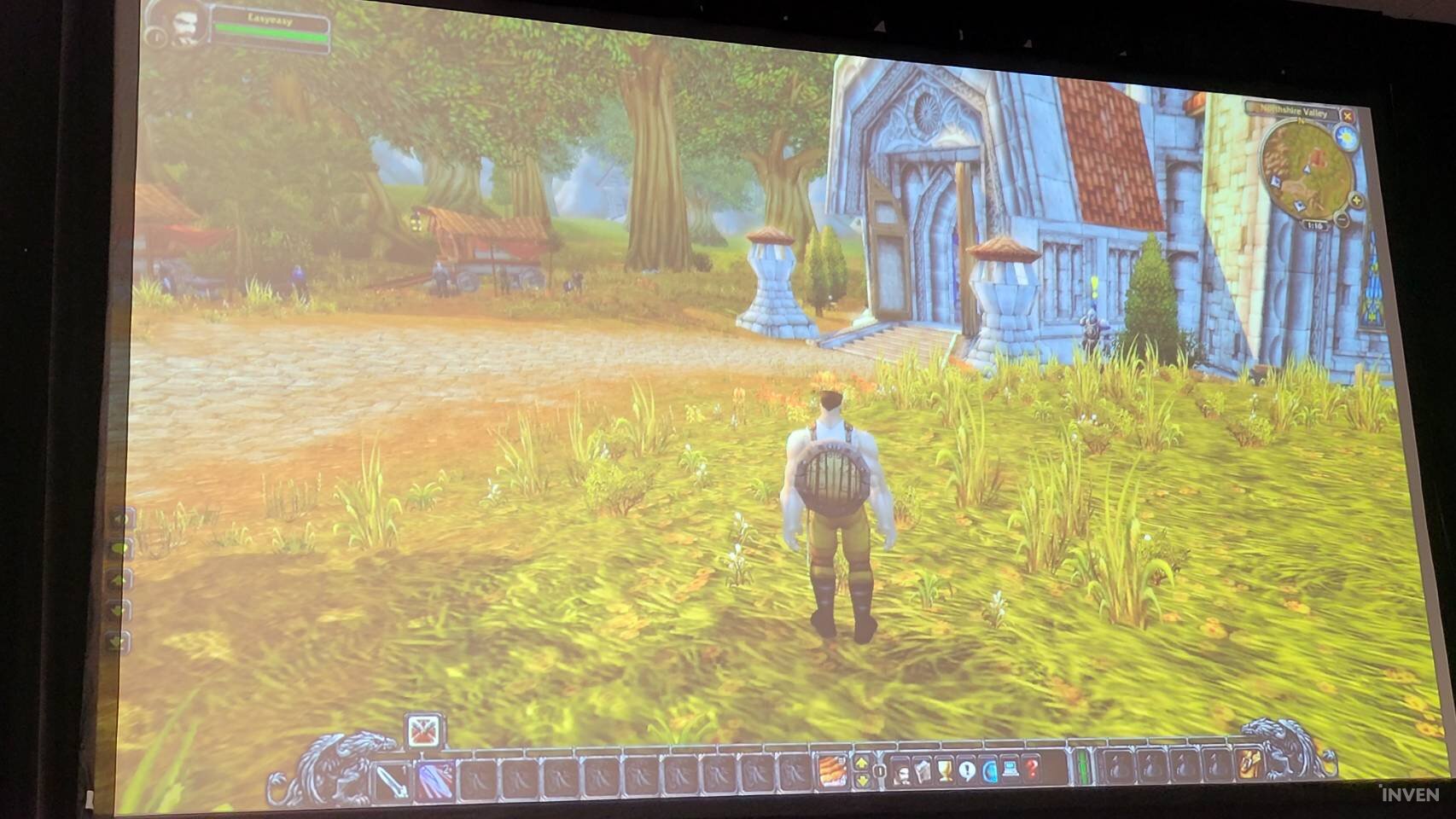Zoom in the minimap with the plus button
1456x819 pixels.
click(x=1355, y=200)
